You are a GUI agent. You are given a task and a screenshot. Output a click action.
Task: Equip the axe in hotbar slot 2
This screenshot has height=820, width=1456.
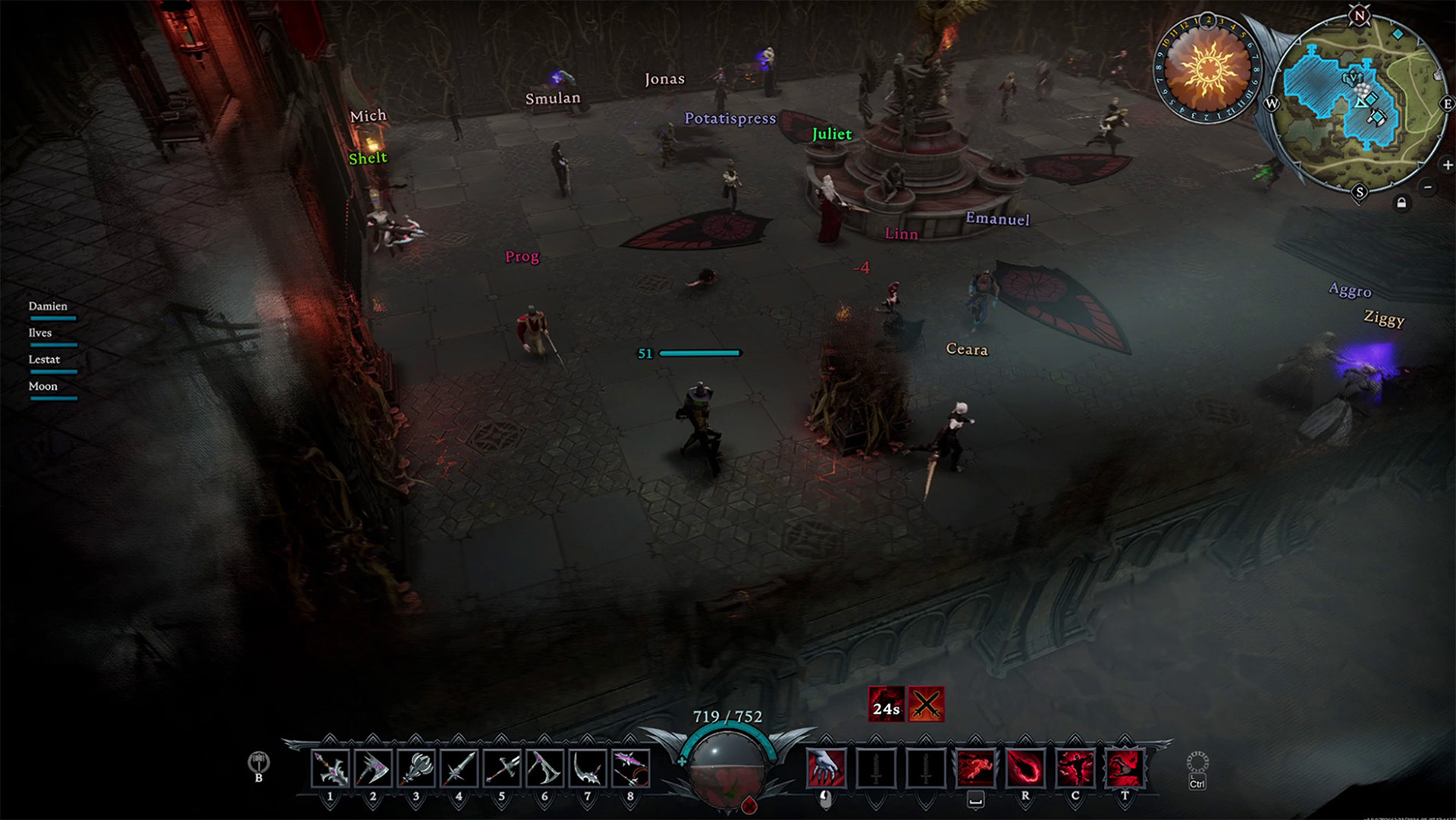pos(373,768)
